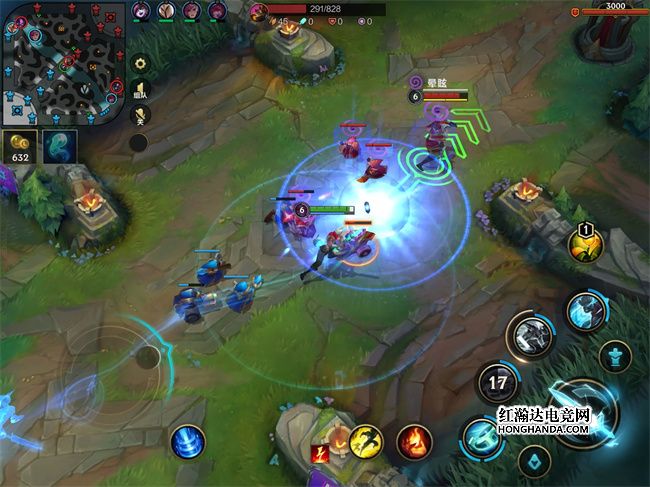
Task: Activate the red lightning item icon
Action: pyautogui.click(x=320, y=454)
